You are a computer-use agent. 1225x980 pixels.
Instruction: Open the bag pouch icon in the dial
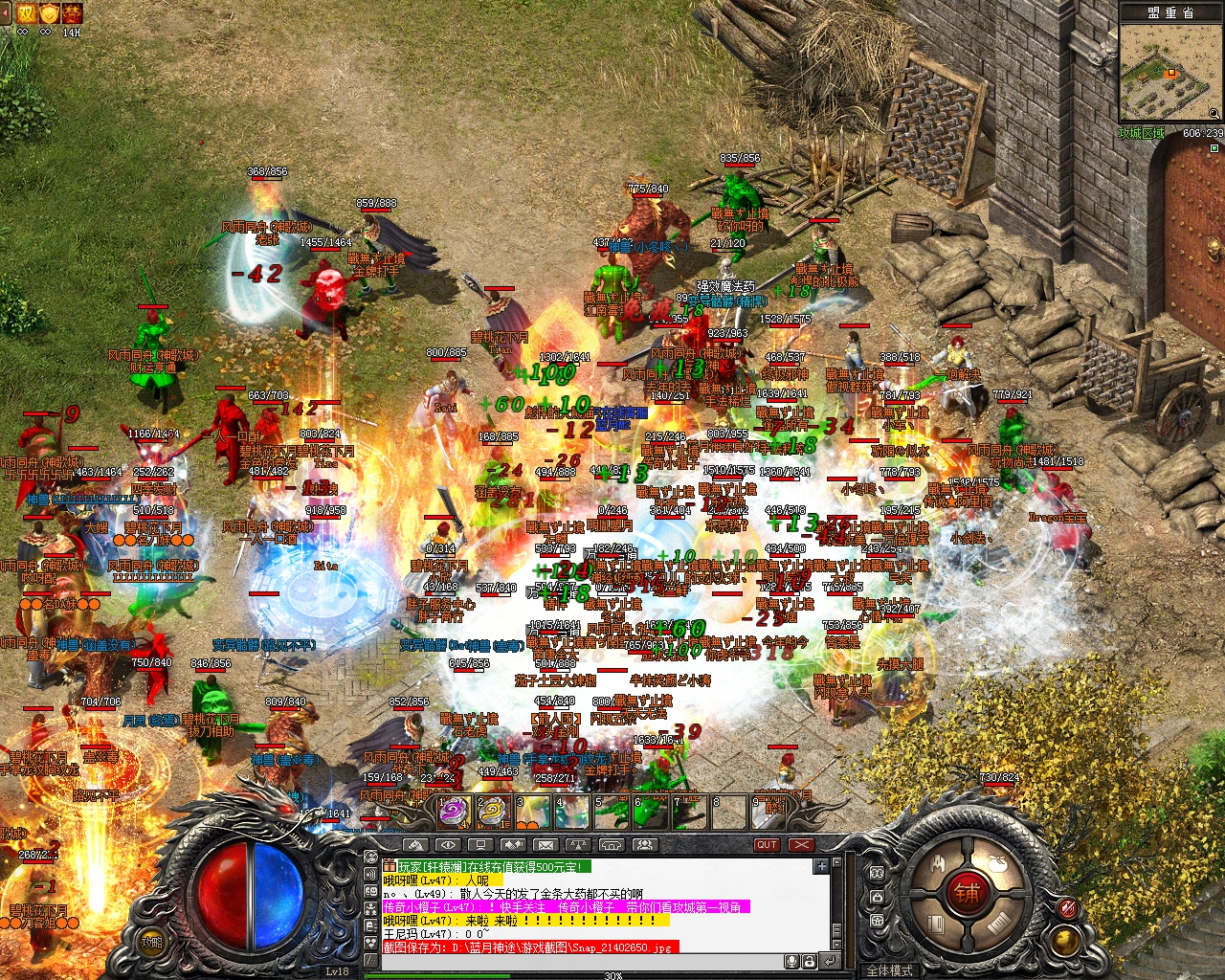pyautogui.click(x=999, y=864)
